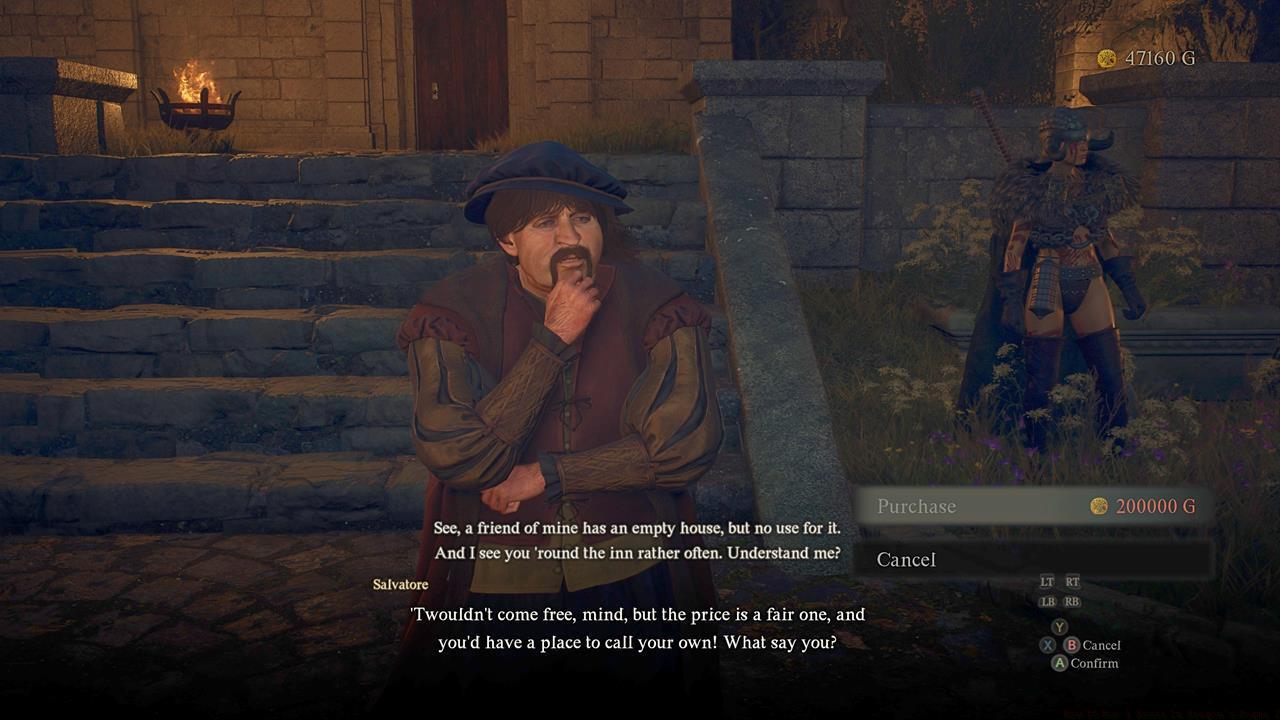1280x720 pixels.
Task: Click the red B Cancel button prompt
Action: 1071,645
